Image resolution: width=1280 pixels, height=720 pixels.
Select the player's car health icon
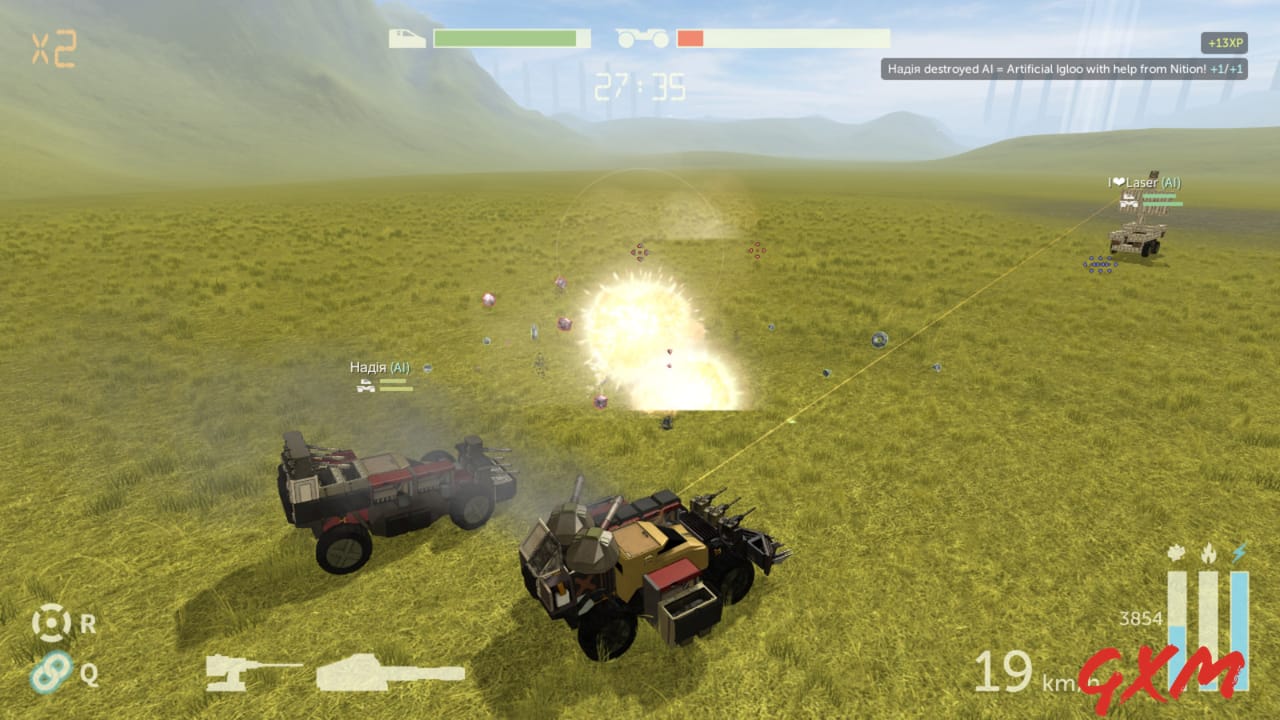tap(408, 38)
